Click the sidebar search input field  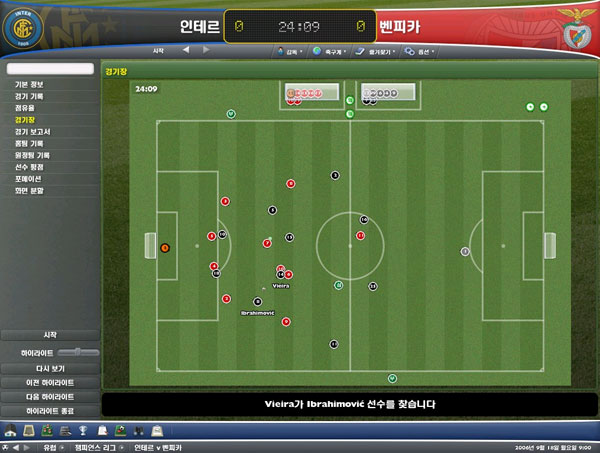point(50,69)
